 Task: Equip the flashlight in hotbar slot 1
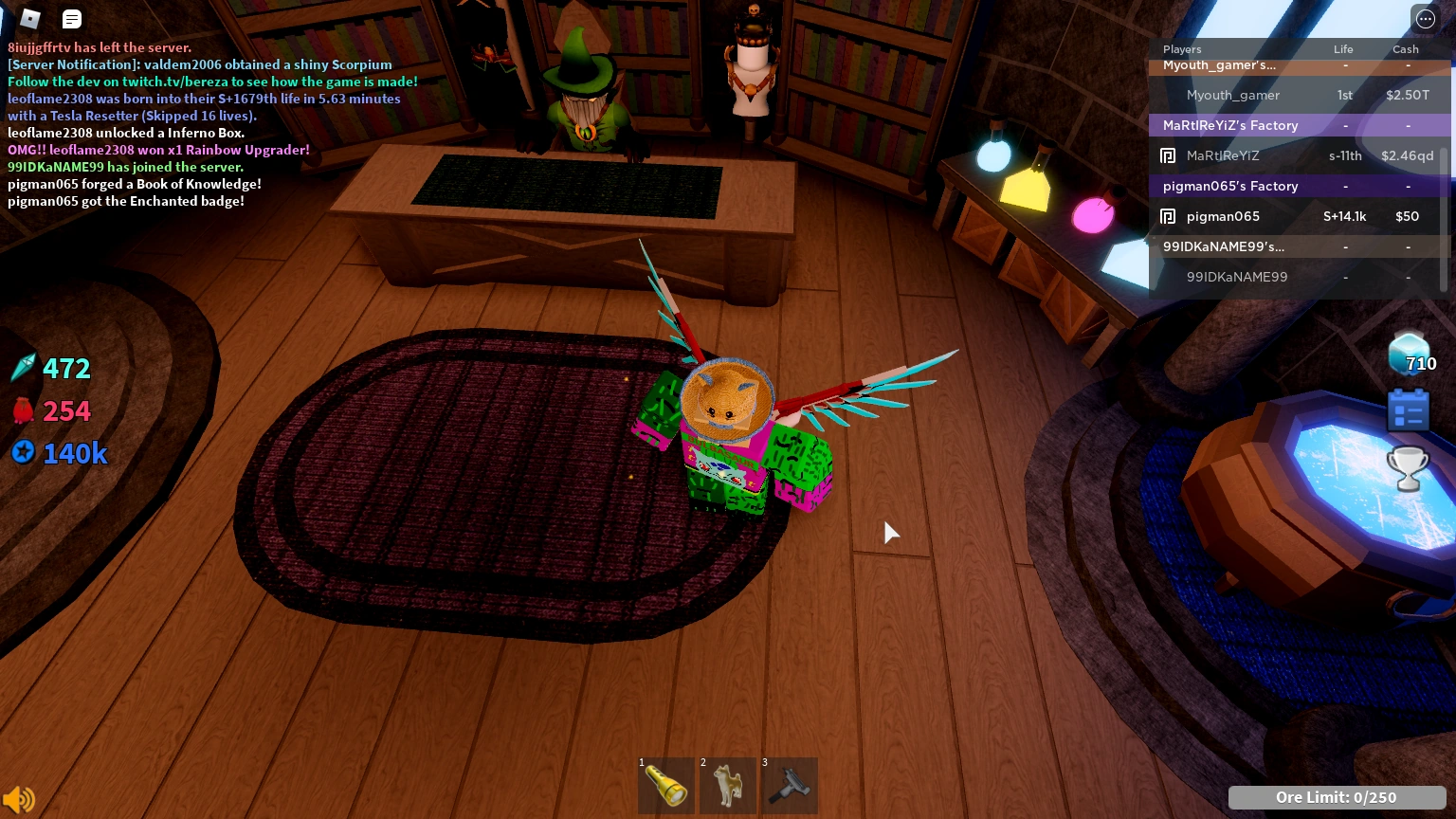666,786
